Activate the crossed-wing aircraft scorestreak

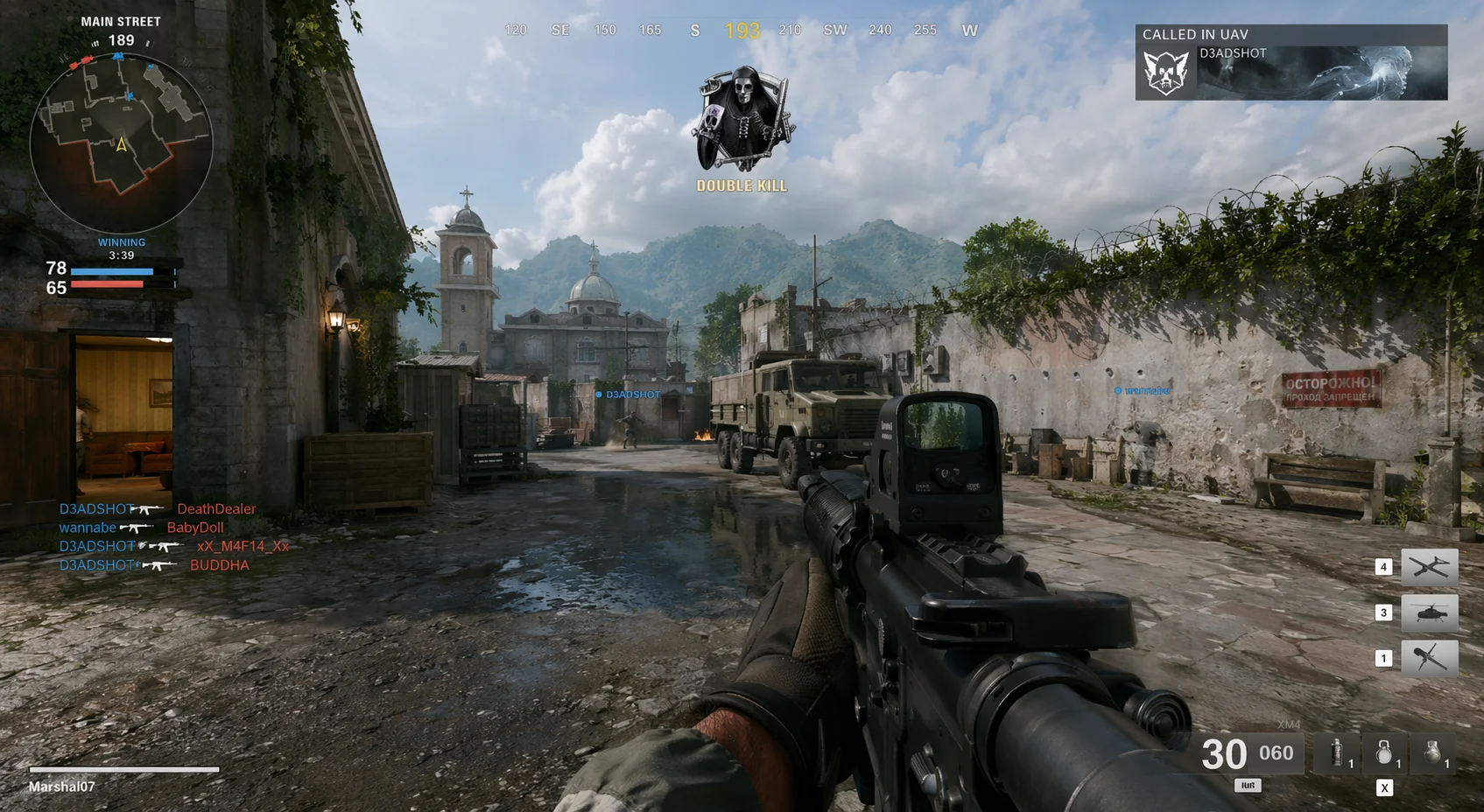point(1429,568)
